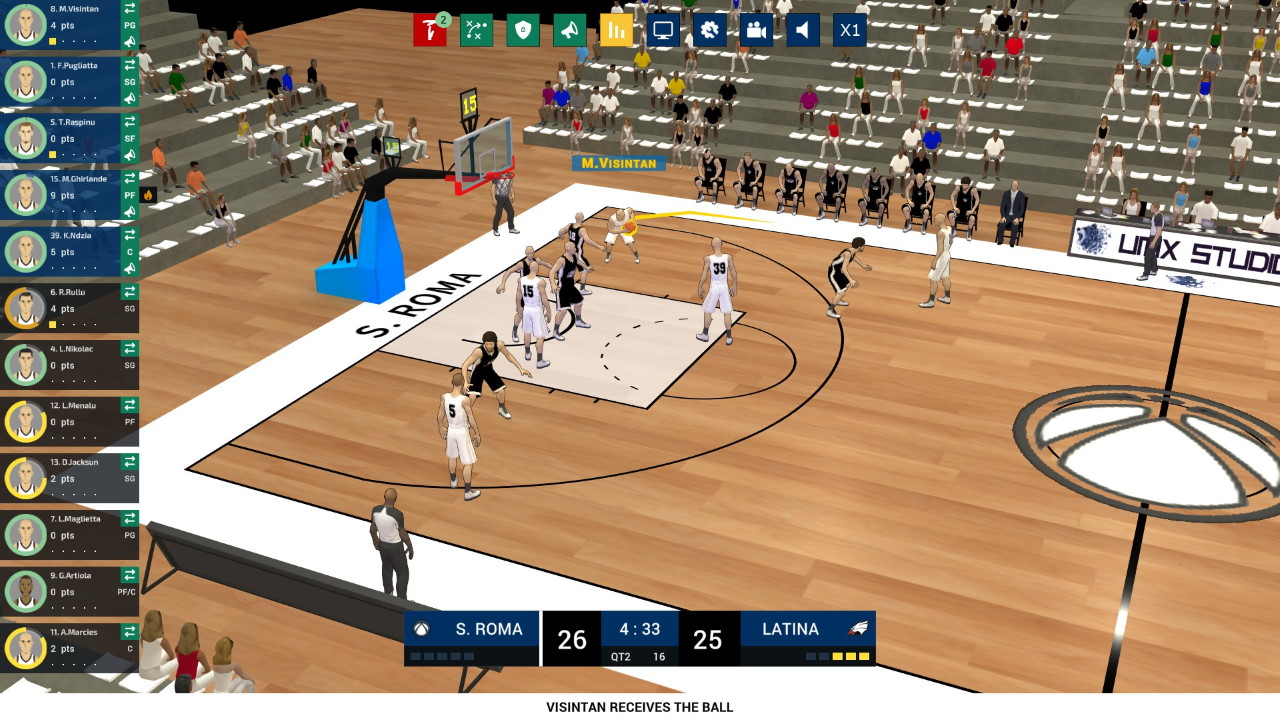
Task: Substitute M.Visintan using his swap arrows
Action: coord(129,8)
